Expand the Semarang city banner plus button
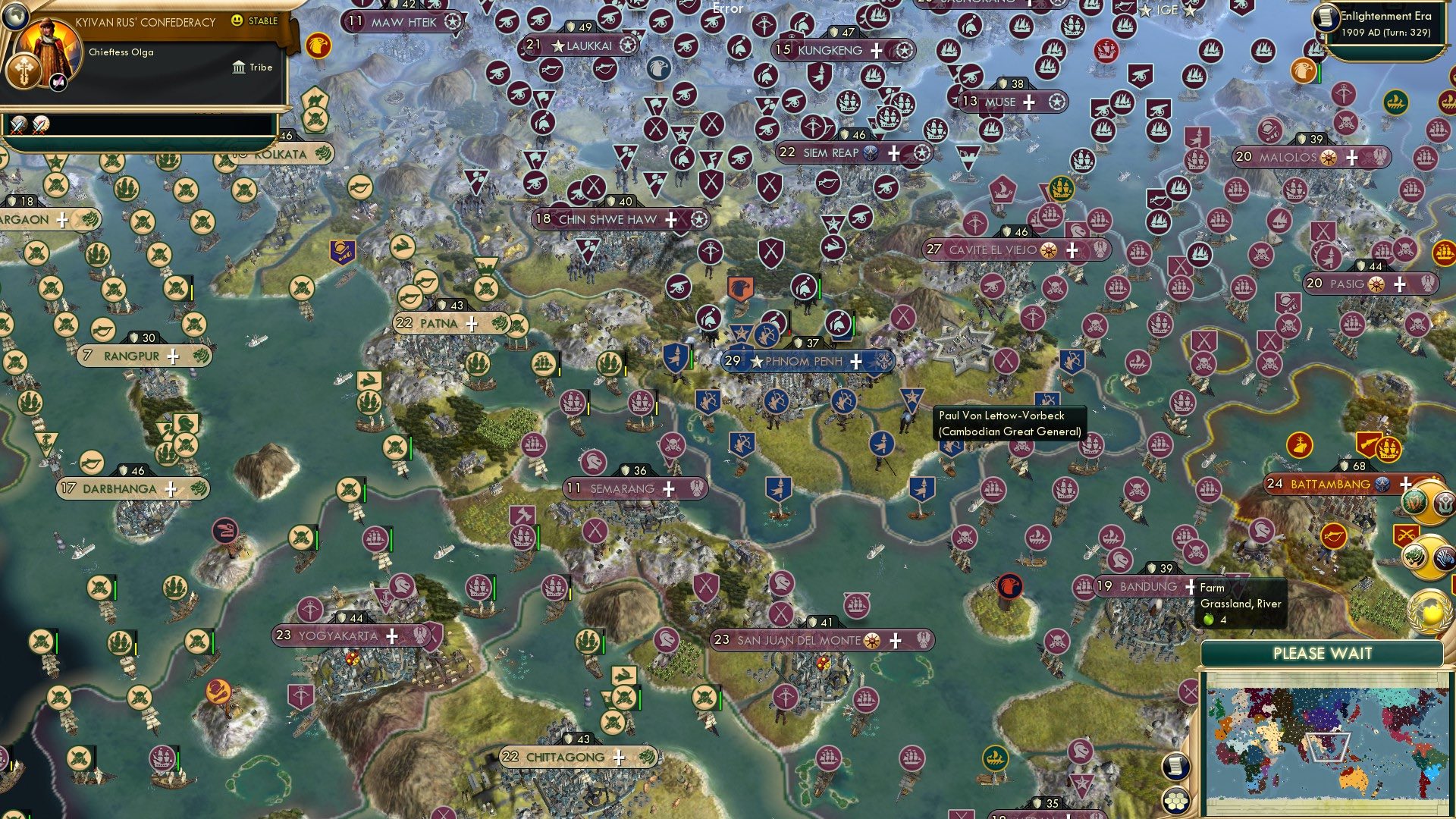This screenshot has height=819, width=1456. coord(669,489)
